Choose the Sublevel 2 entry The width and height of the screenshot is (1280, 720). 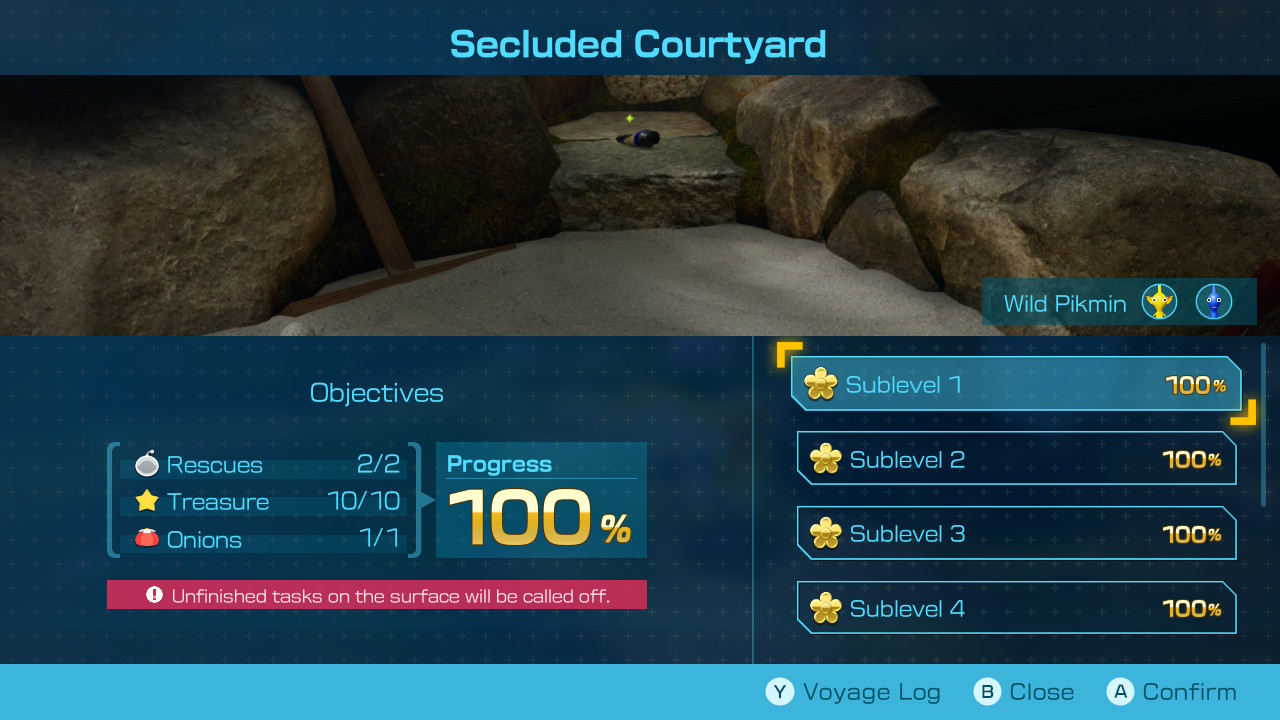click(1016, 459)
